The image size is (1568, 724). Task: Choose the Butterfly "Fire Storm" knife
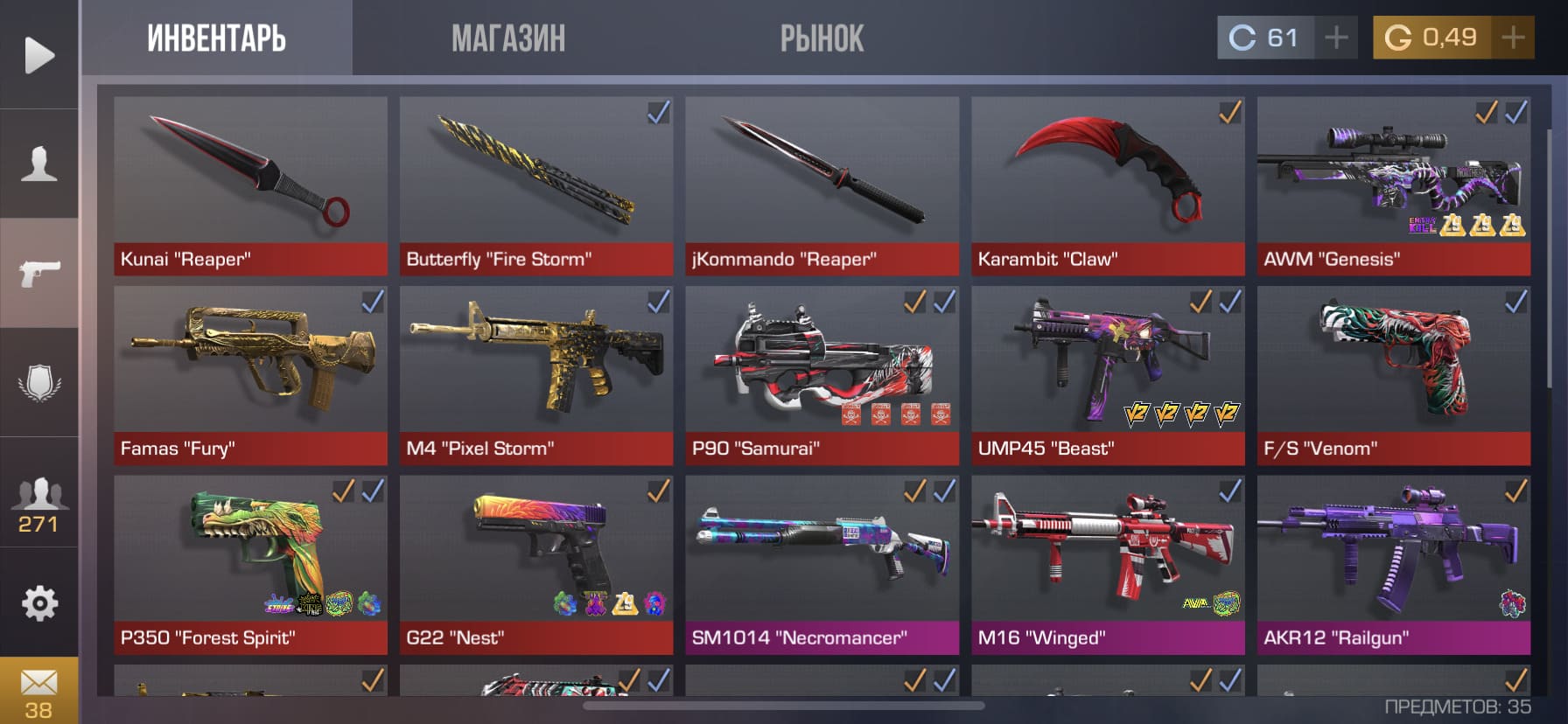click(x=535, y=185)
